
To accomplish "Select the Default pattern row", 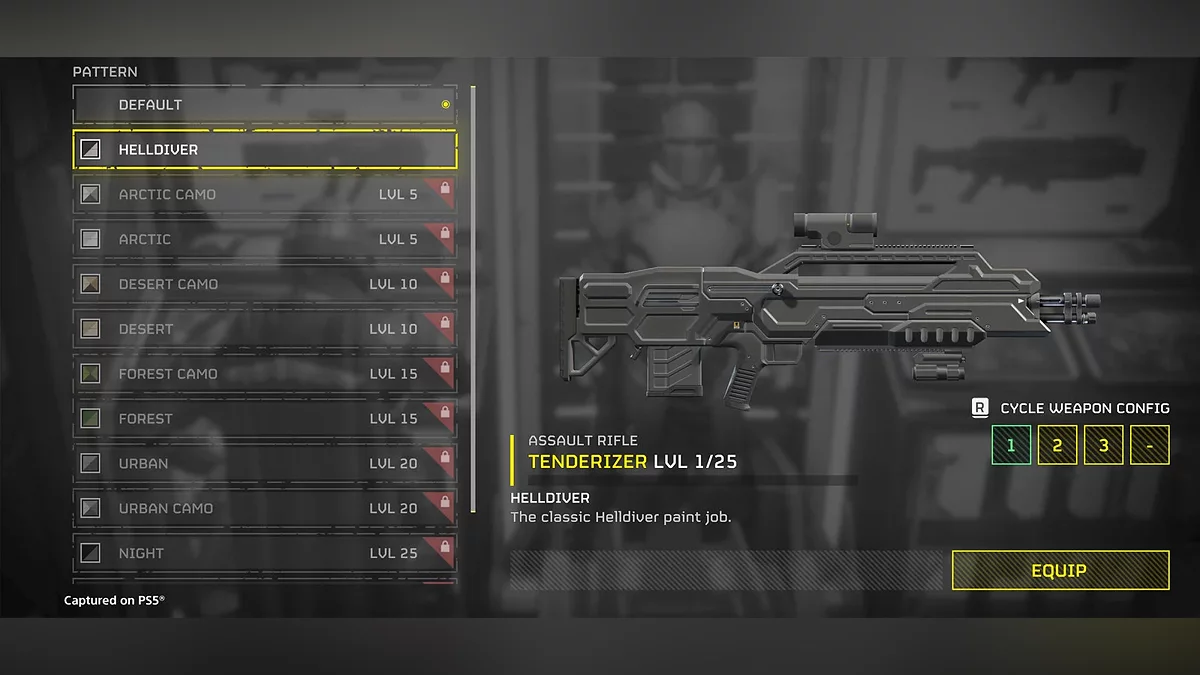I will pyautogui.click(x=265, y=105).
